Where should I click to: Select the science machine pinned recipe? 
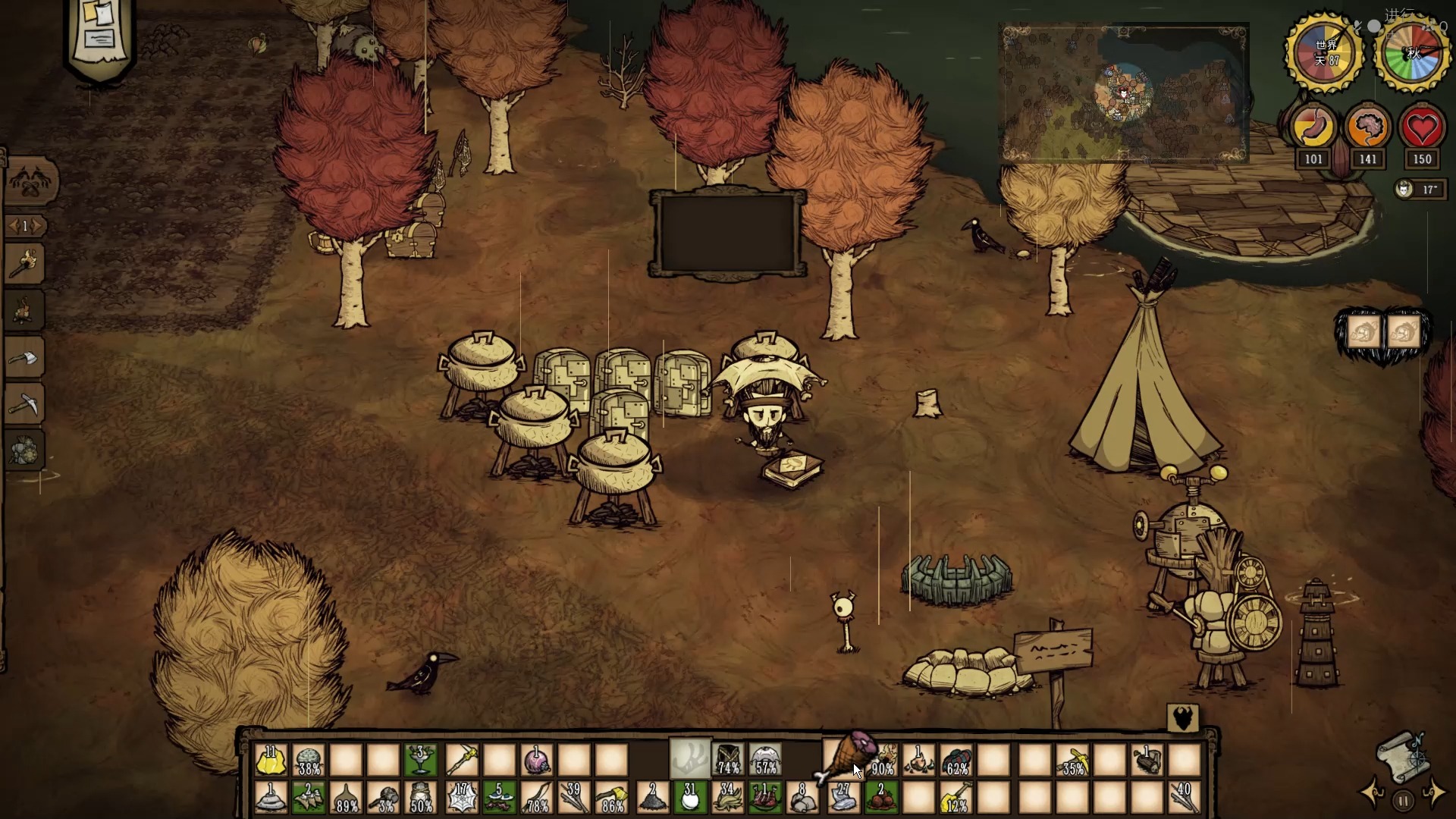tap(25, 451)
